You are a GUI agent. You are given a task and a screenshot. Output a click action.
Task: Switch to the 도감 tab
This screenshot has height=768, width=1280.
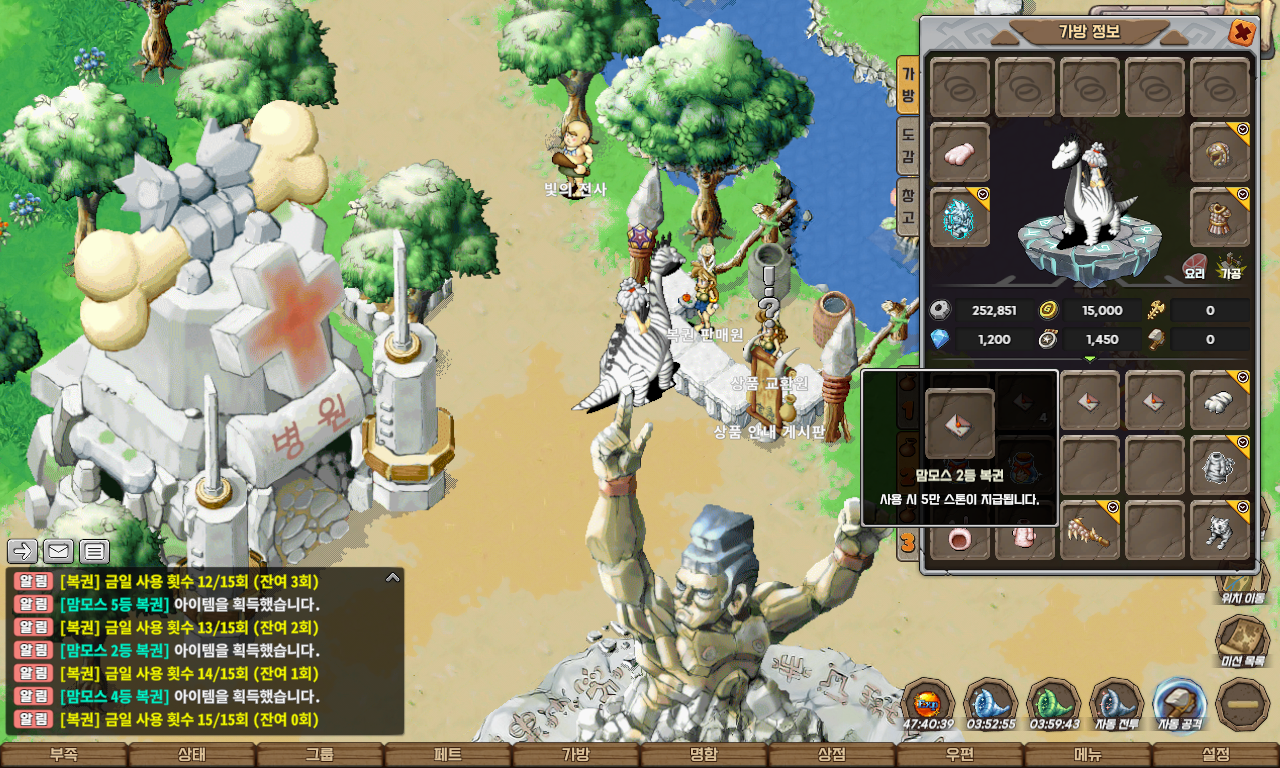(x=907, y=145)
